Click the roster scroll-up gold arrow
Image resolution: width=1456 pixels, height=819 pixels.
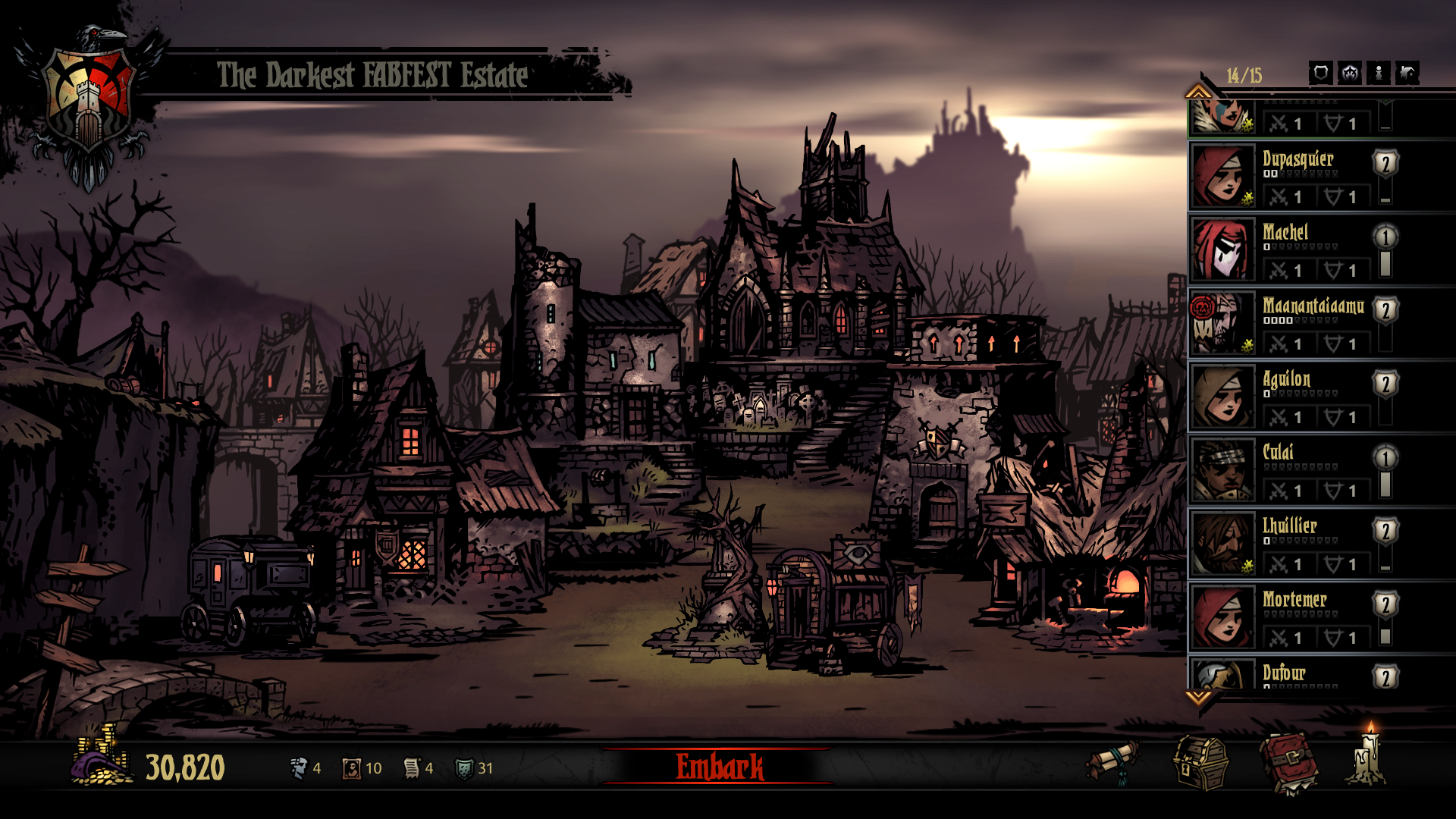(1198, 92)
